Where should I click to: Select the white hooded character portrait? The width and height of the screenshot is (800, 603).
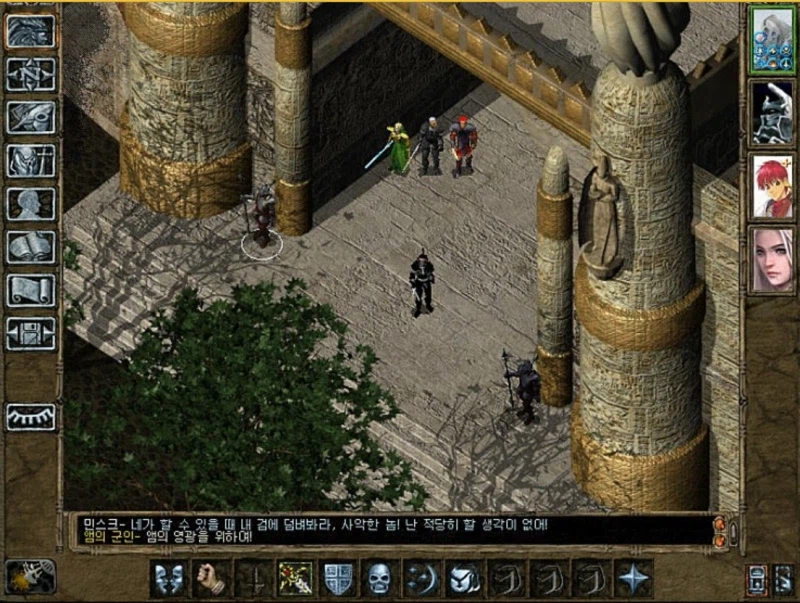[x=771, y=39]
